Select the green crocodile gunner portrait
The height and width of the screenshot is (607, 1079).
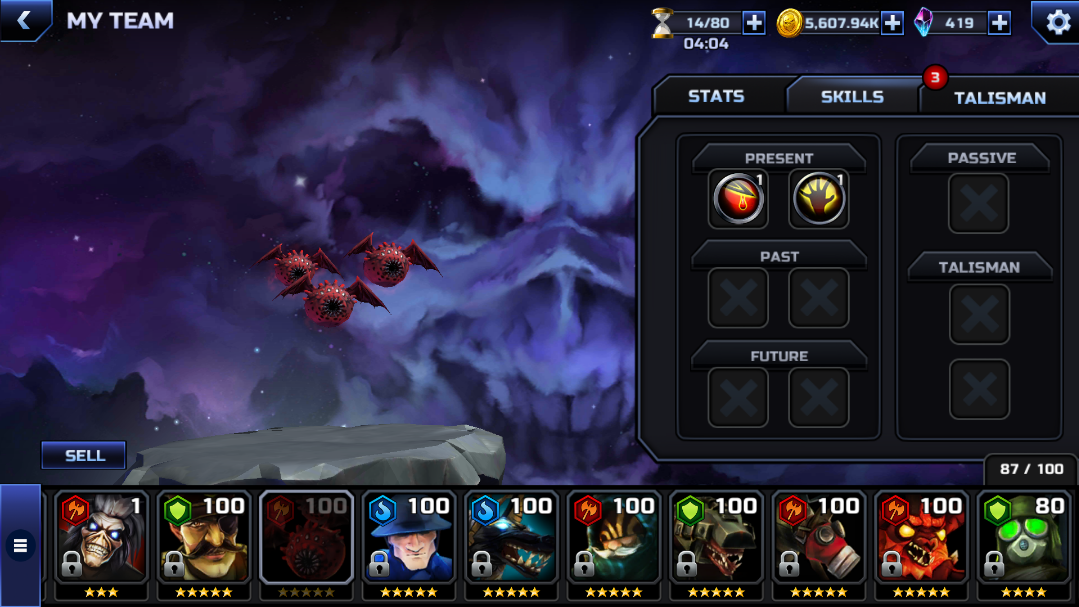pyautogui.click(x=716, y=541)
